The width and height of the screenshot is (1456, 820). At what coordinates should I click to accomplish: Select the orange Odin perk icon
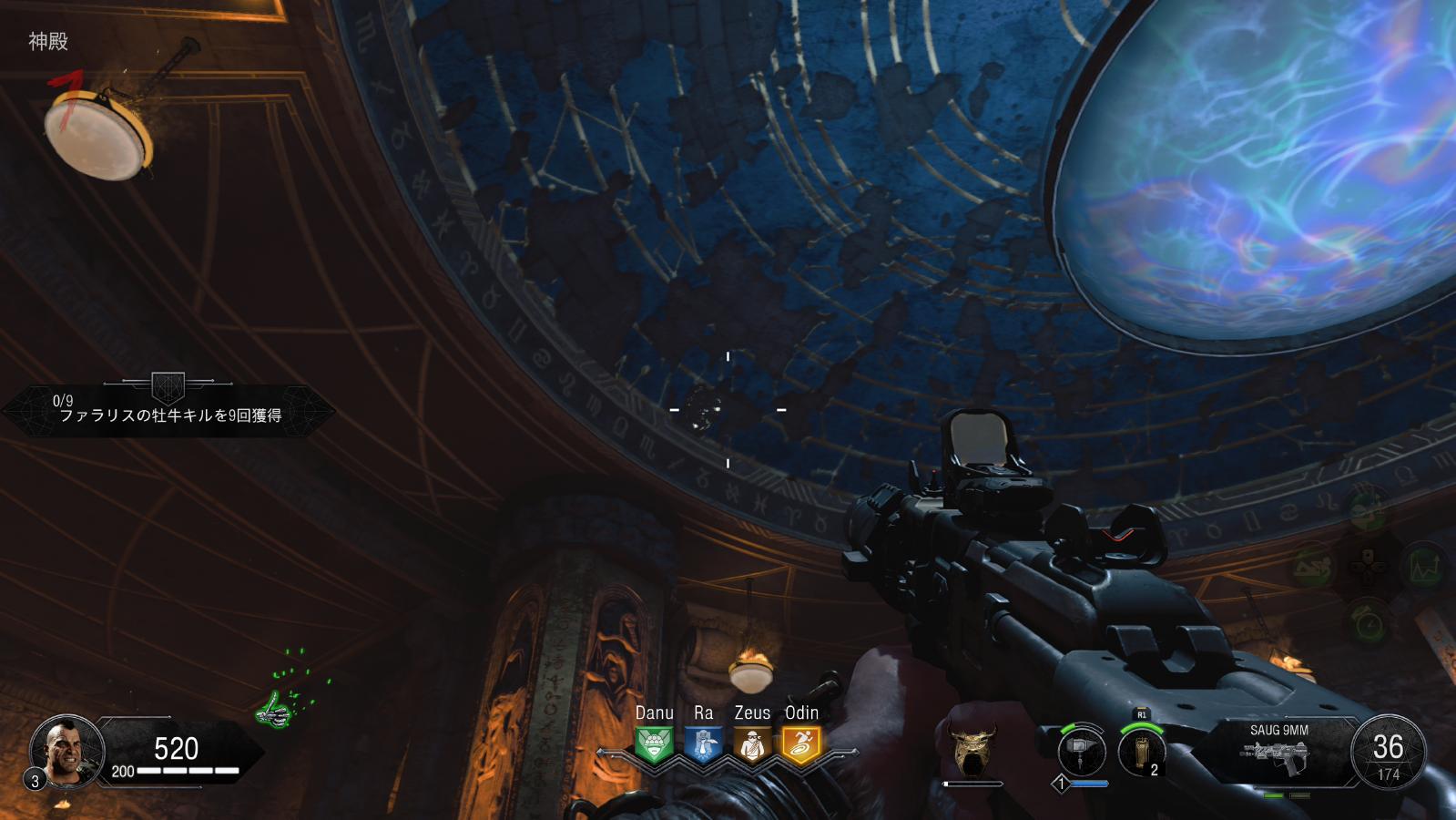click(x=801, y=744)
